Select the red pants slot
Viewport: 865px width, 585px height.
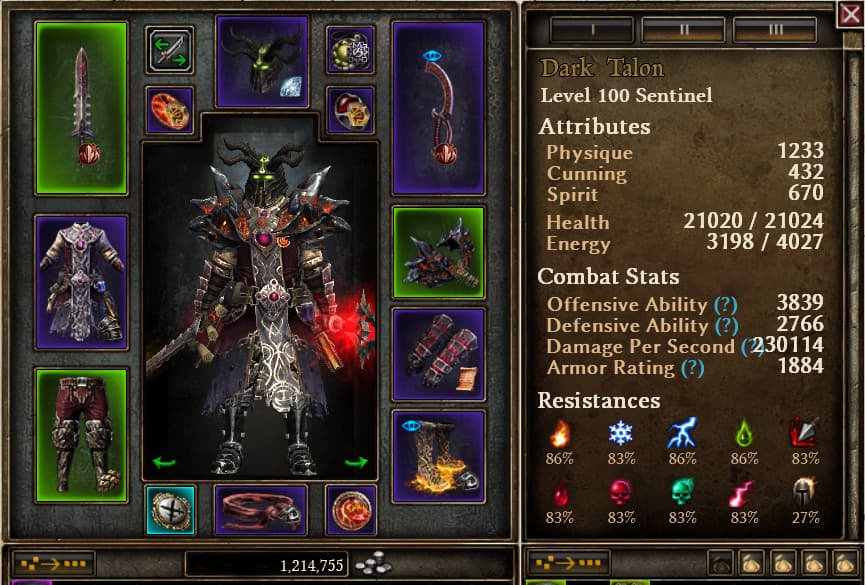click(81, 435)
